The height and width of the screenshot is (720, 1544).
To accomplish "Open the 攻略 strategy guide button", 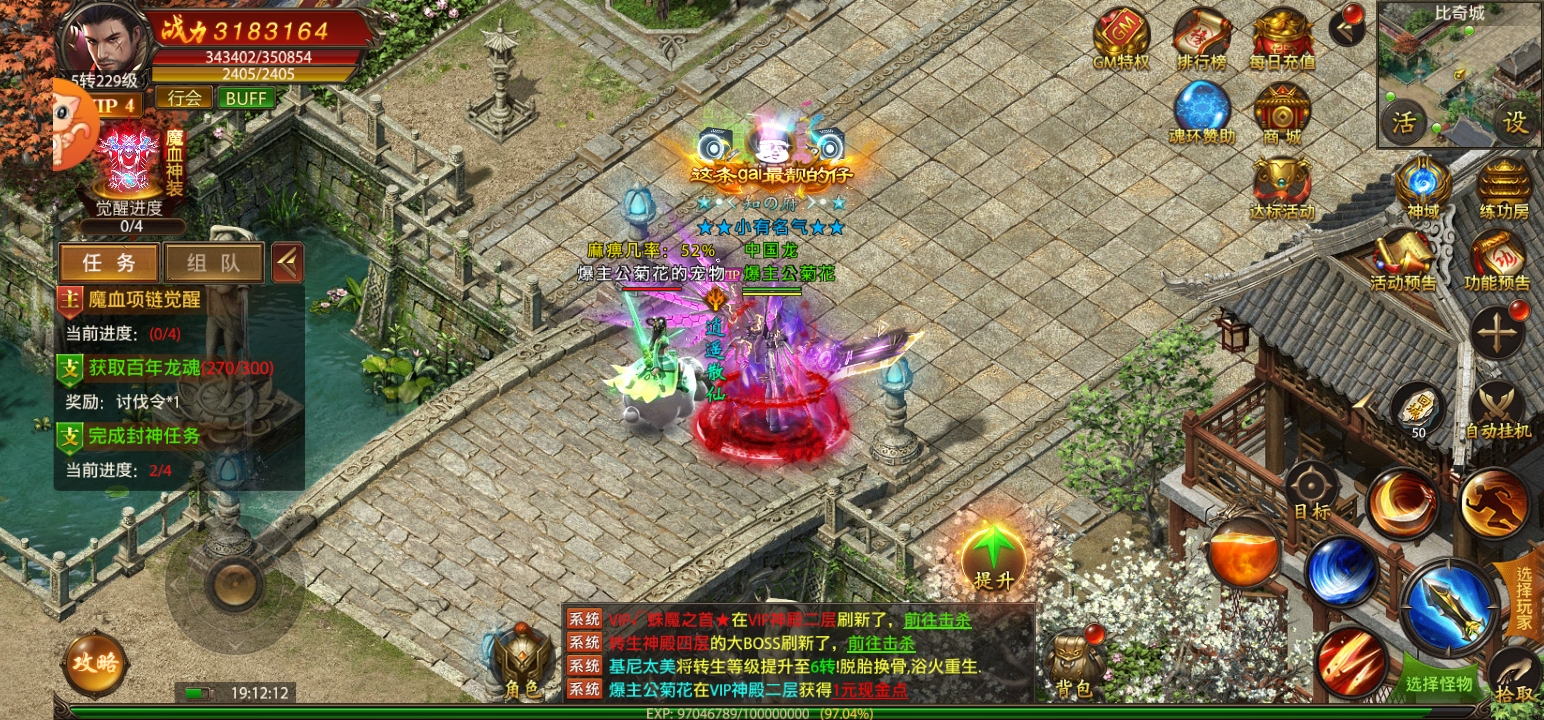I will pos(94,662).
